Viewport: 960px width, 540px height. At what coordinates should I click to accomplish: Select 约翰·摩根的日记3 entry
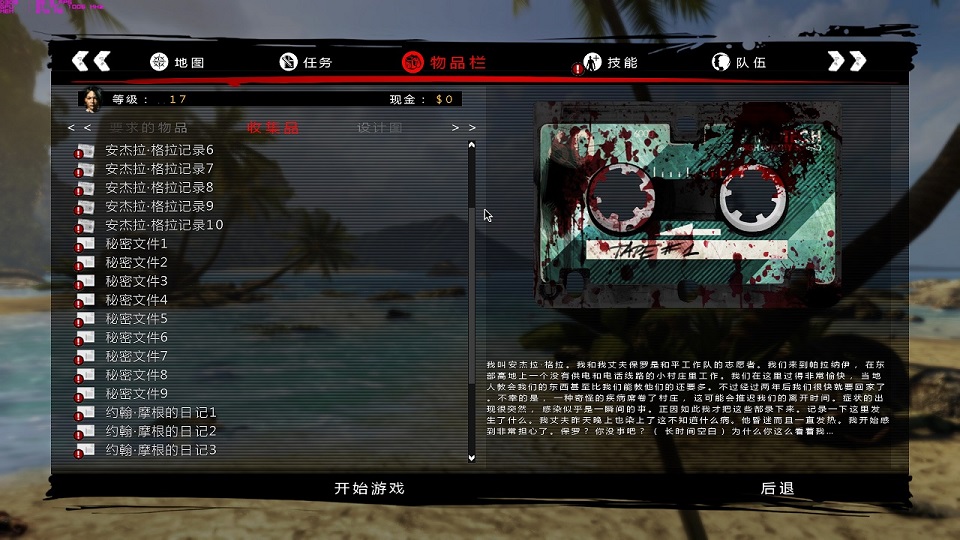(160, 450)
